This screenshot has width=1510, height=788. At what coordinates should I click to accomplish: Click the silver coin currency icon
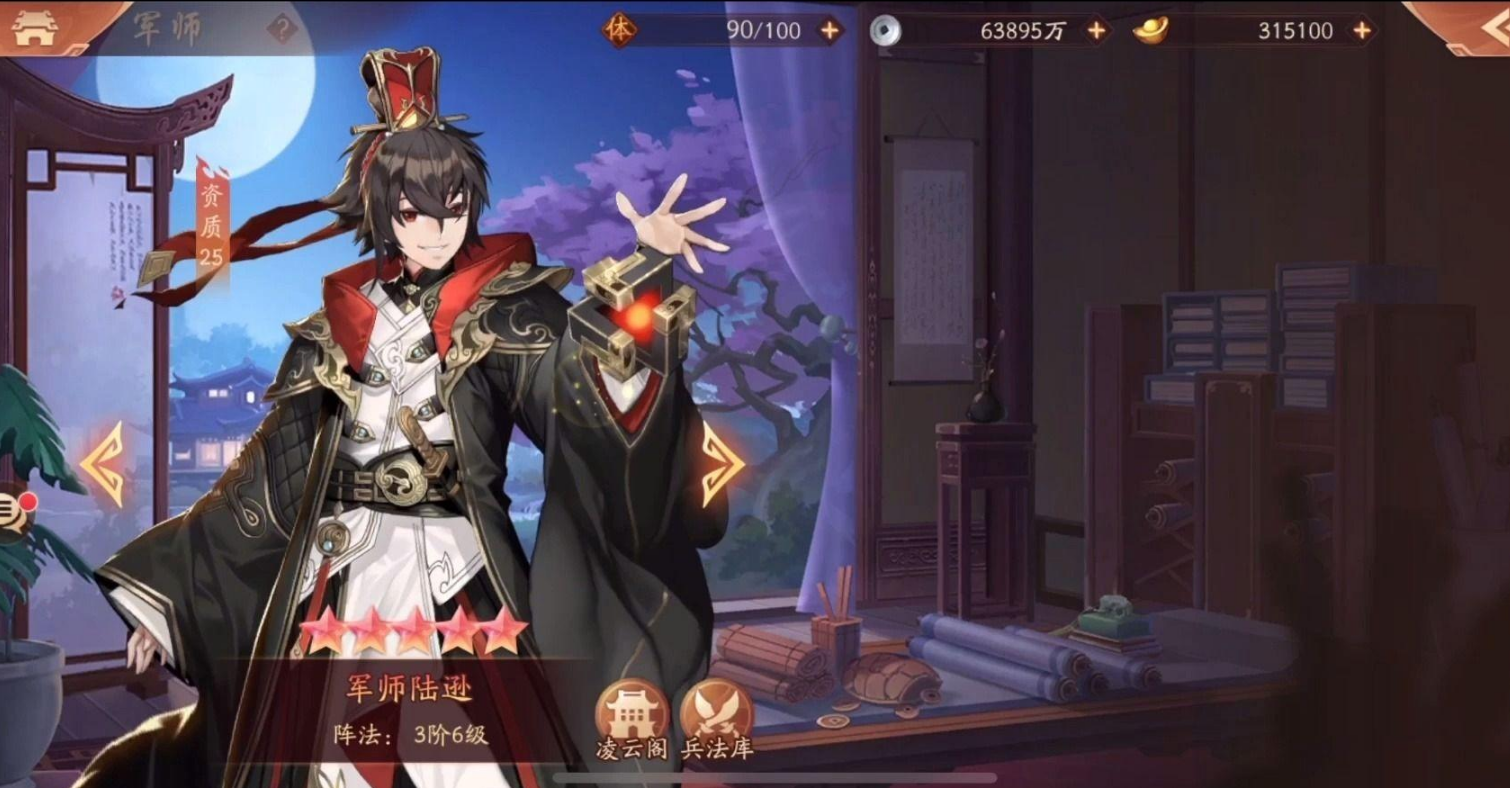[883, 30]
